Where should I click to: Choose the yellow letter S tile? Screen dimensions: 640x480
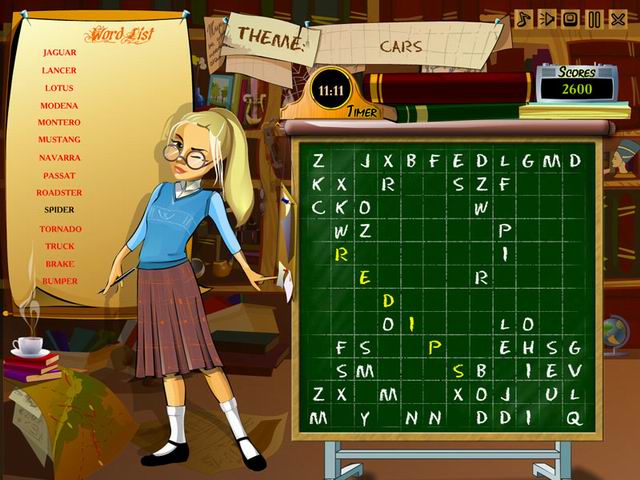coord(458,370)
